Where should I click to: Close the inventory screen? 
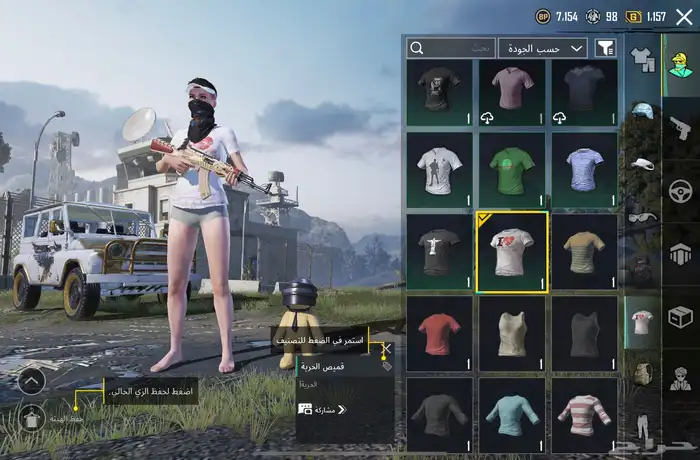point(684,17)
